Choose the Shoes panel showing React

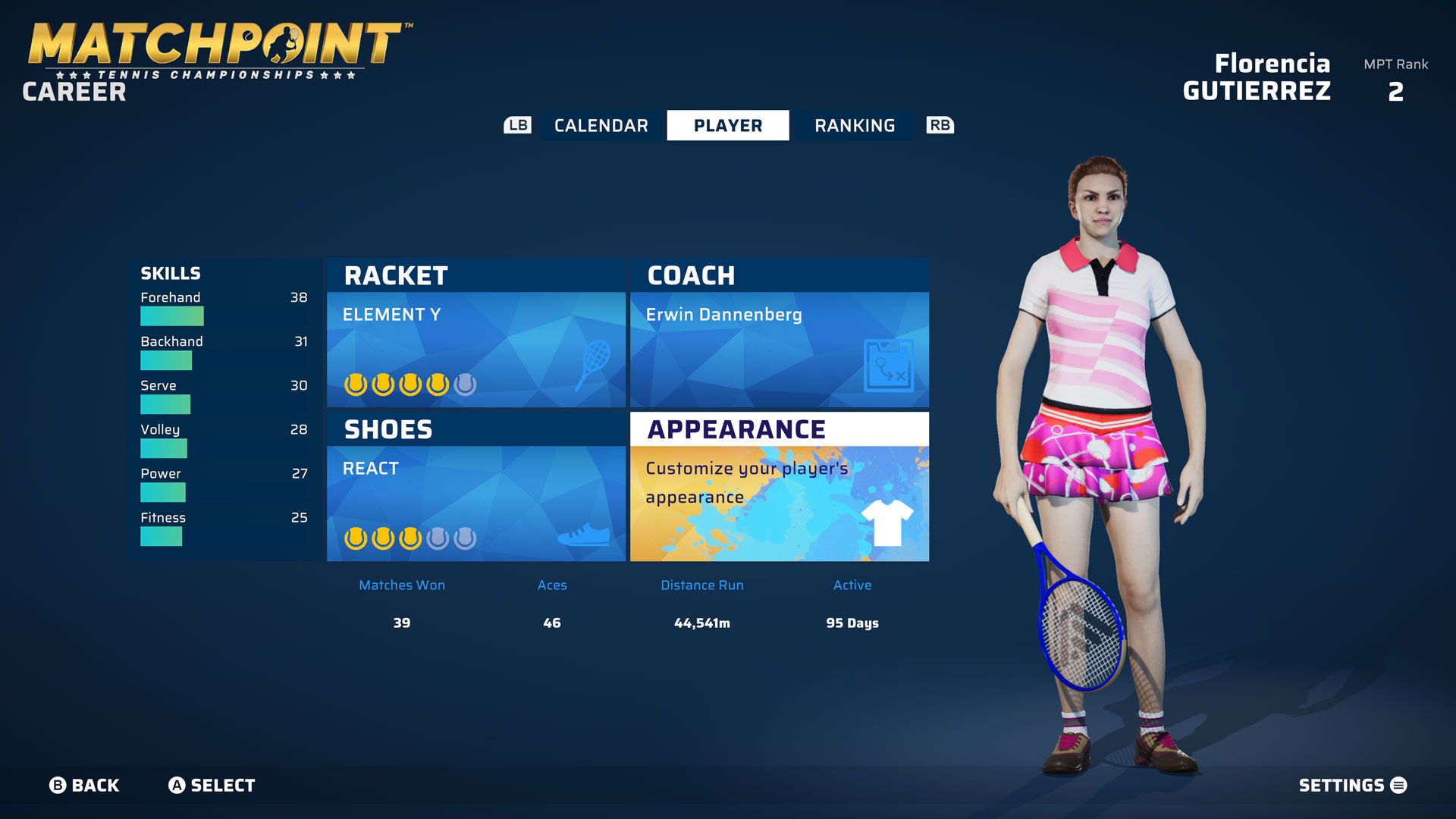[475, 488]
